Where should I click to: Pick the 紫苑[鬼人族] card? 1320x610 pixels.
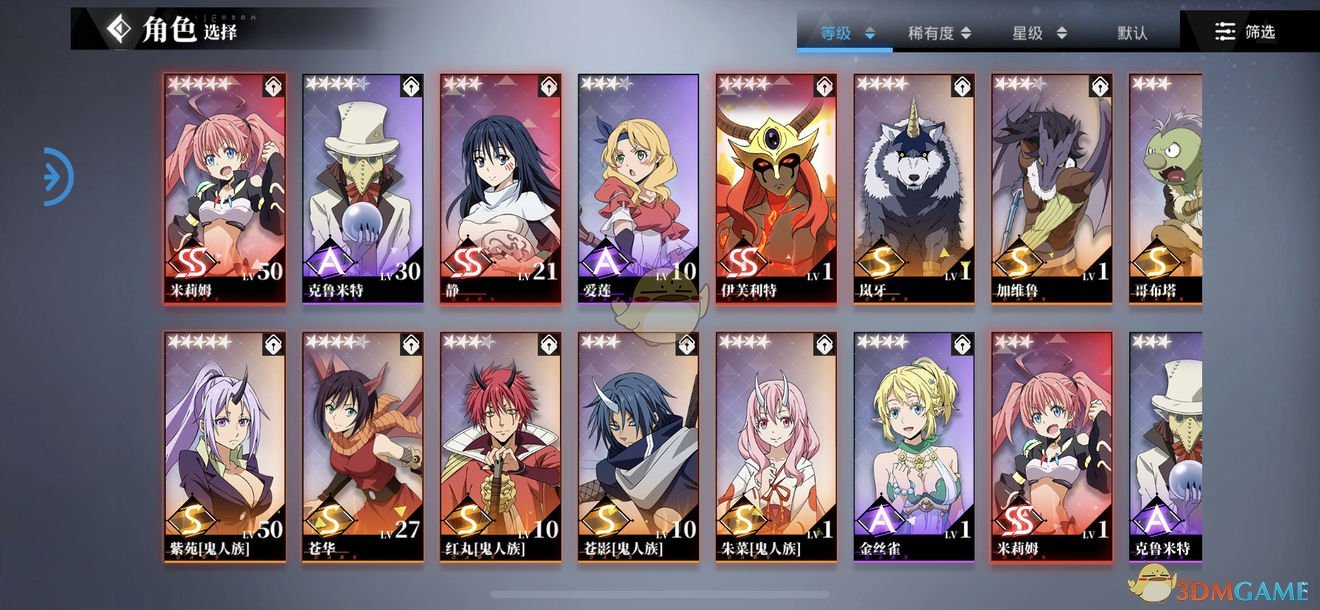225,446
